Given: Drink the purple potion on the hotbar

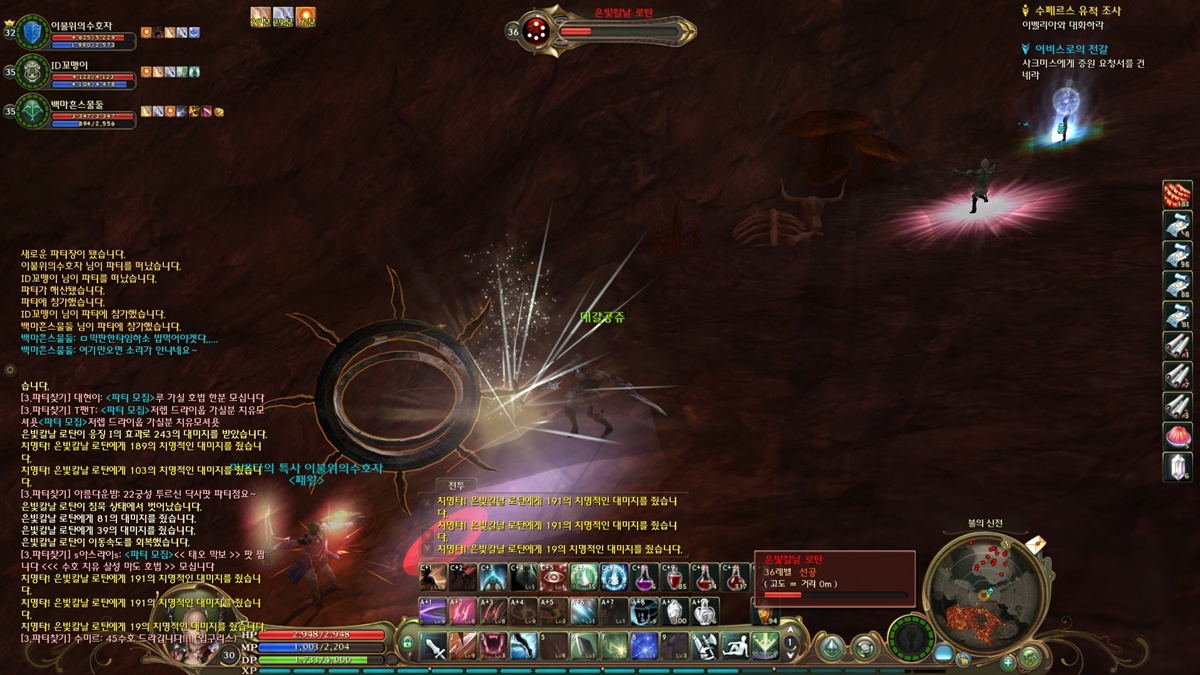Looking at the screenshot, I should click(x=645, y=578).
